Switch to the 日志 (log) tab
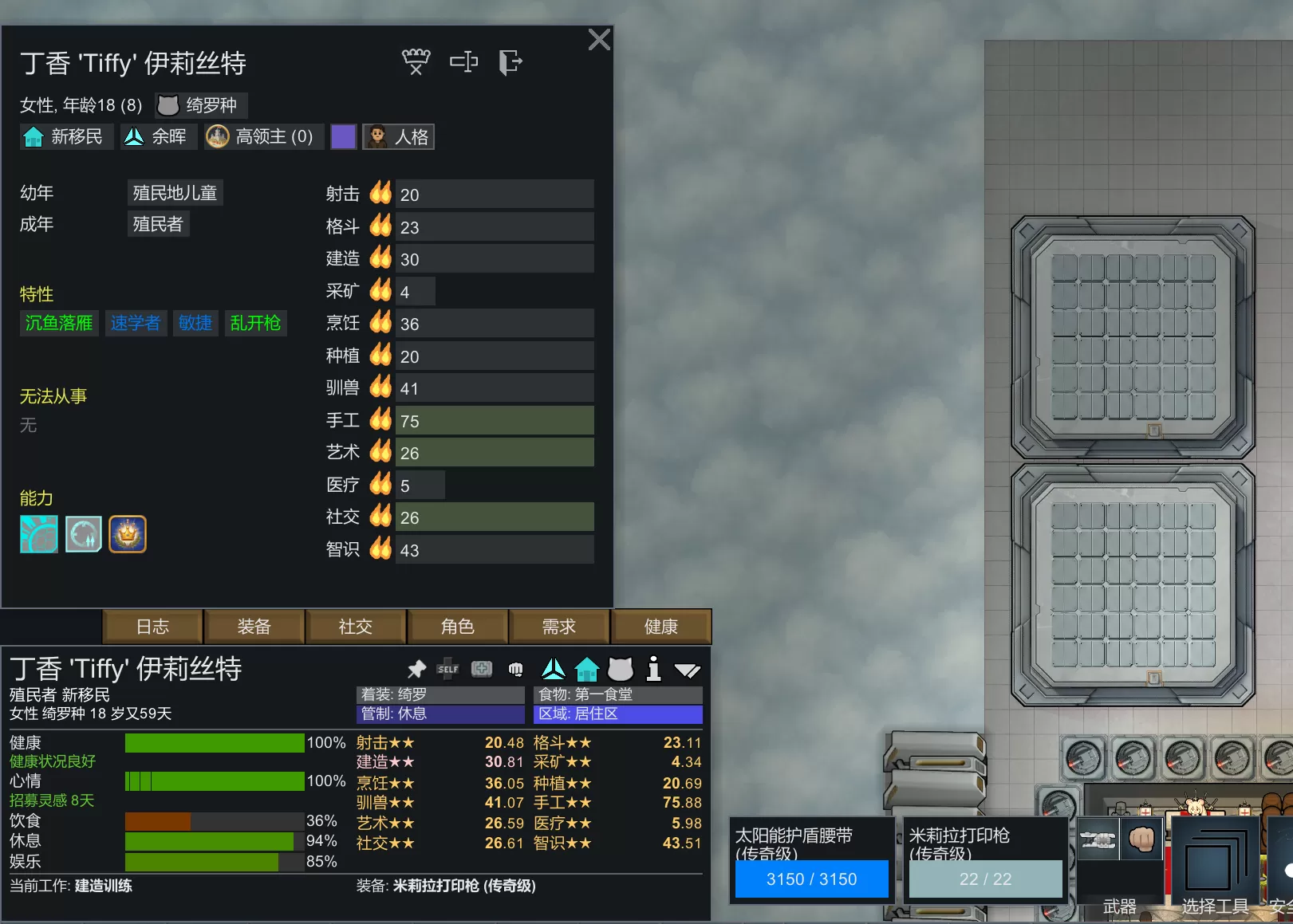This screenshot has height=924, width=1293. pyautogui.click(x=152, y=627)
